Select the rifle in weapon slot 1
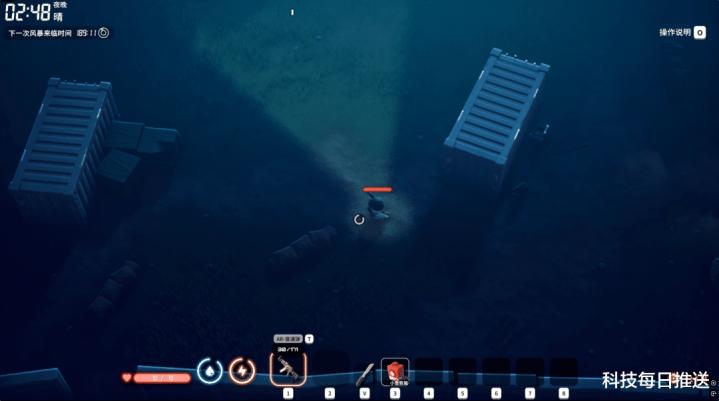The width and height of the screenshot is (719, 401). pyautogui.click(x=288, y=369)
